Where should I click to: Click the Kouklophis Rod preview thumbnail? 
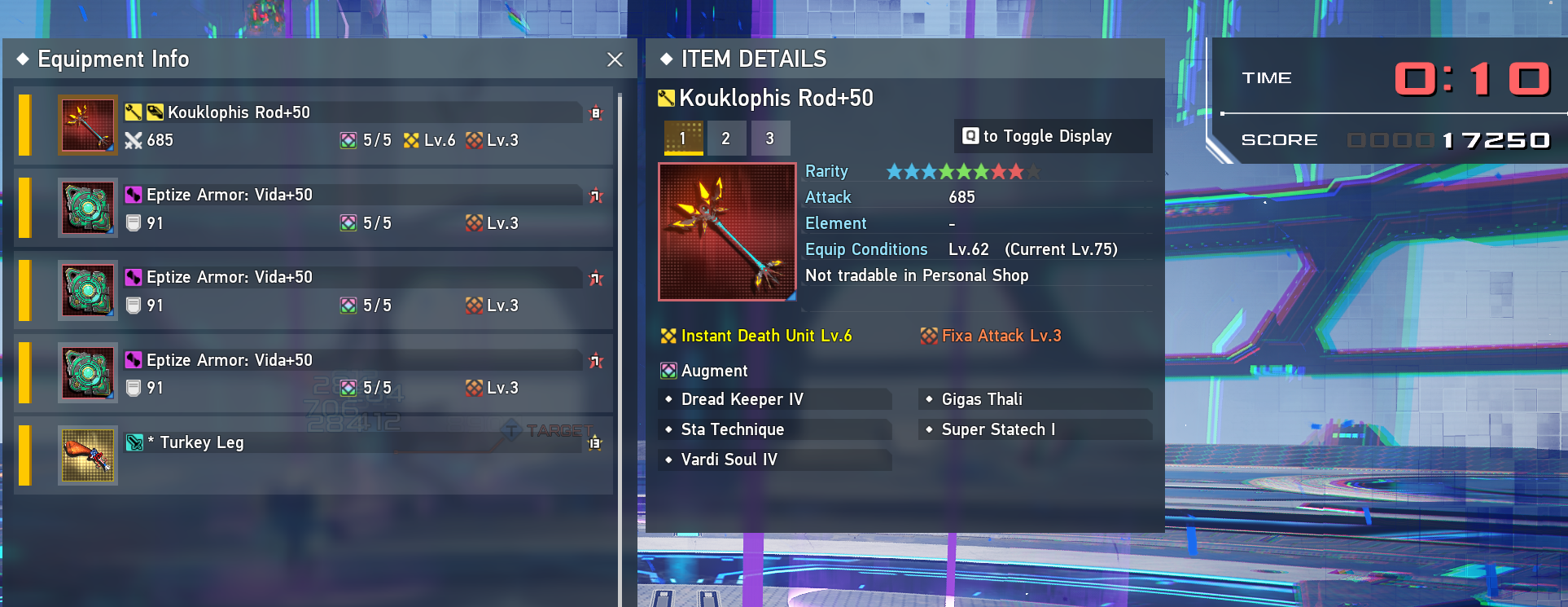(x=727, y=232)
